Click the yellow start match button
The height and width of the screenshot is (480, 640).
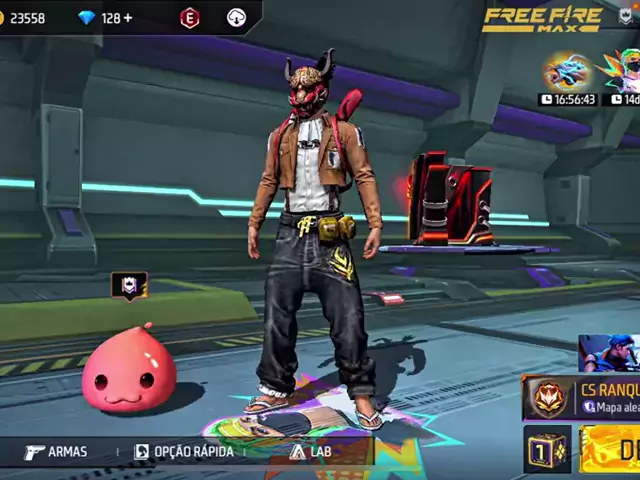click(610, 450)
